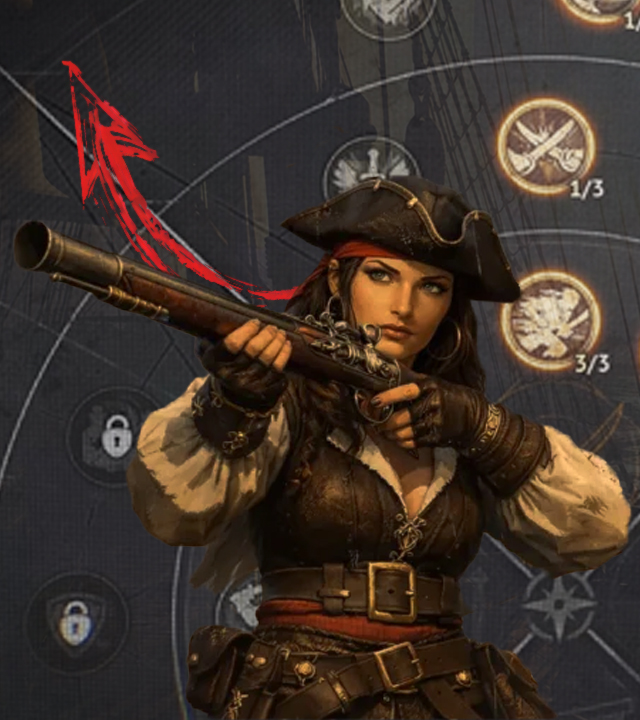Viewport: 640px width, 720px height.
Task: Open the maxed 3/3 skill node
Action: [550, 320]
